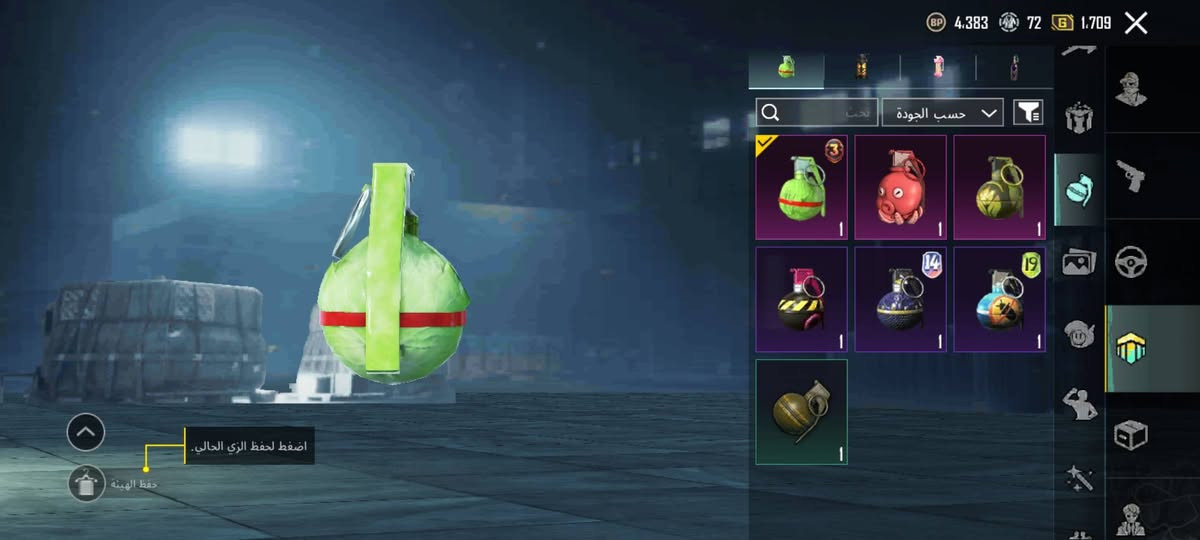
Task: Select the blue-orange grenade with badge 19
Action: tap(999, 300)
